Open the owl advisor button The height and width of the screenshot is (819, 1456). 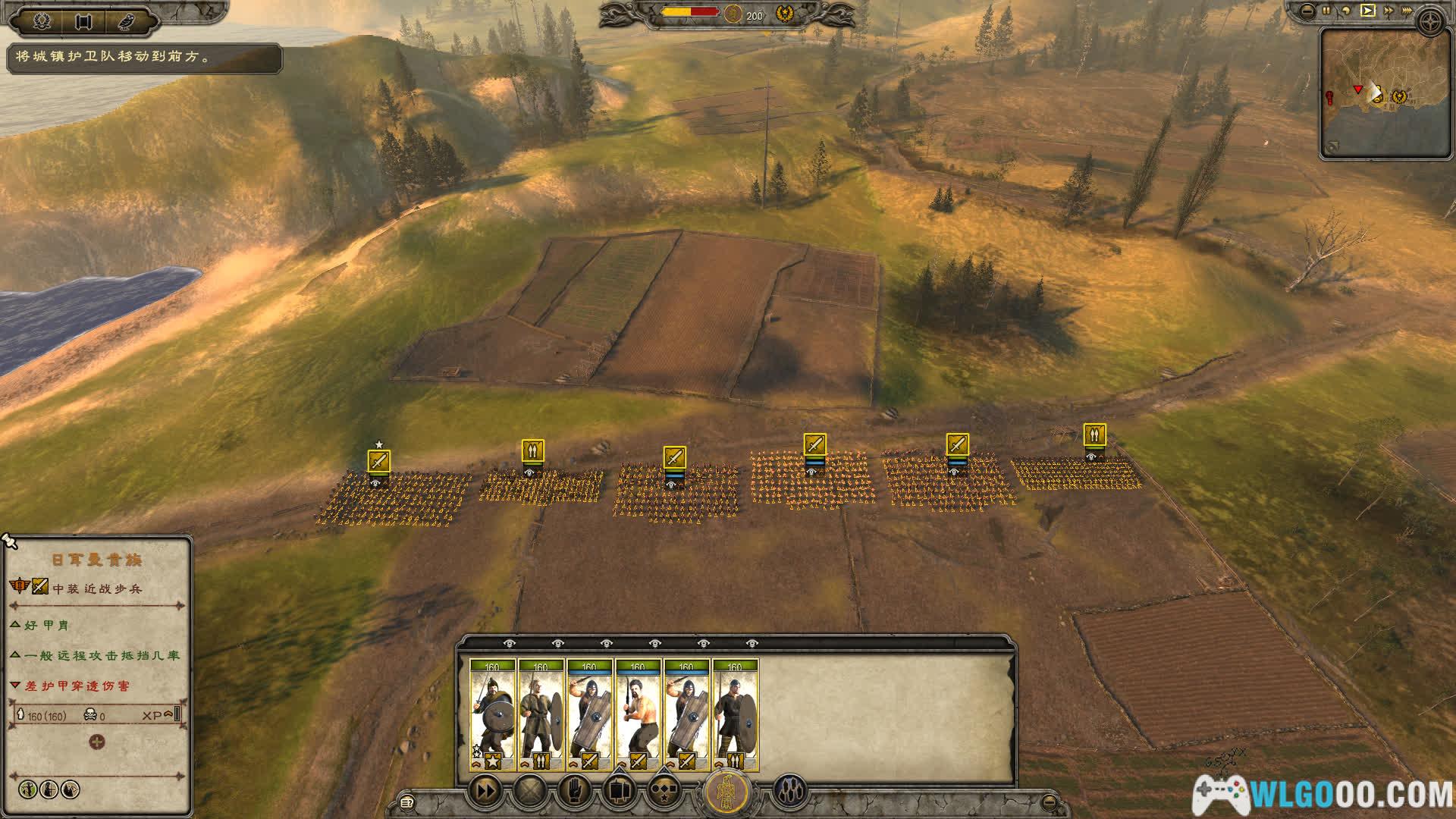pyautogui.click(x=126, y=21)
